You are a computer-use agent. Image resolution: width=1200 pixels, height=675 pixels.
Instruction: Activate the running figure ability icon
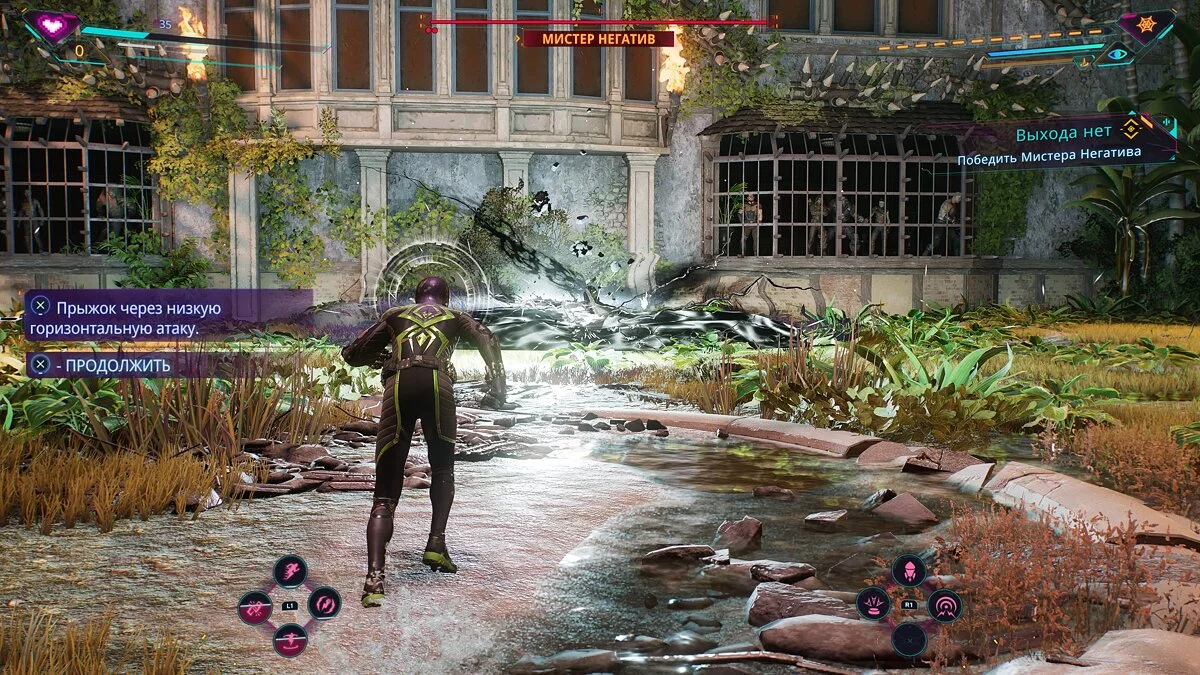tap(290, 572)
